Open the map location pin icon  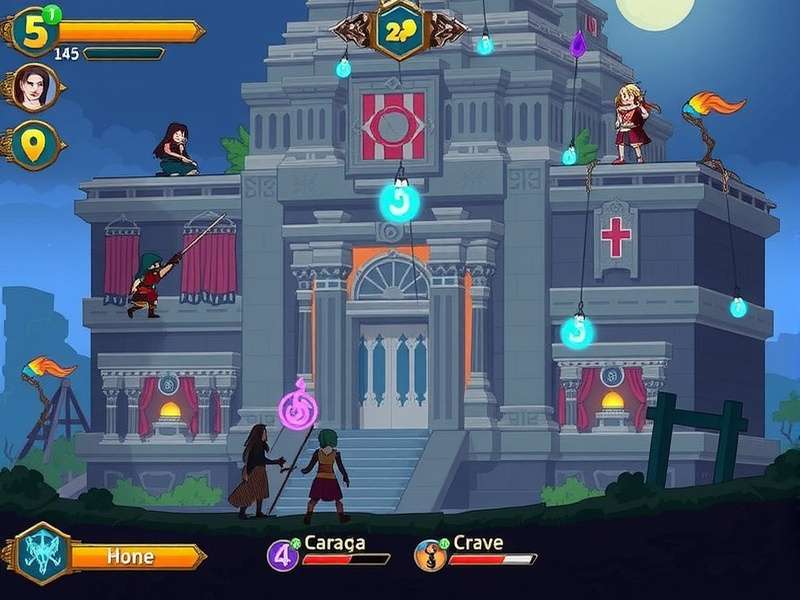coord(34,146)
